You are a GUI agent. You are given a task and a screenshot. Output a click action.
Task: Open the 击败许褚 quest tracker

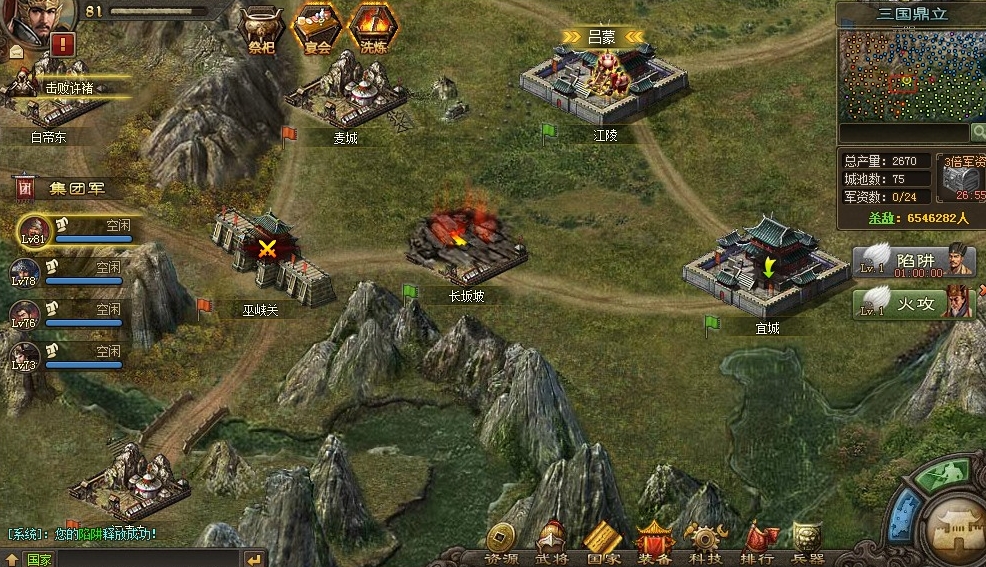[x=68, y=88]
